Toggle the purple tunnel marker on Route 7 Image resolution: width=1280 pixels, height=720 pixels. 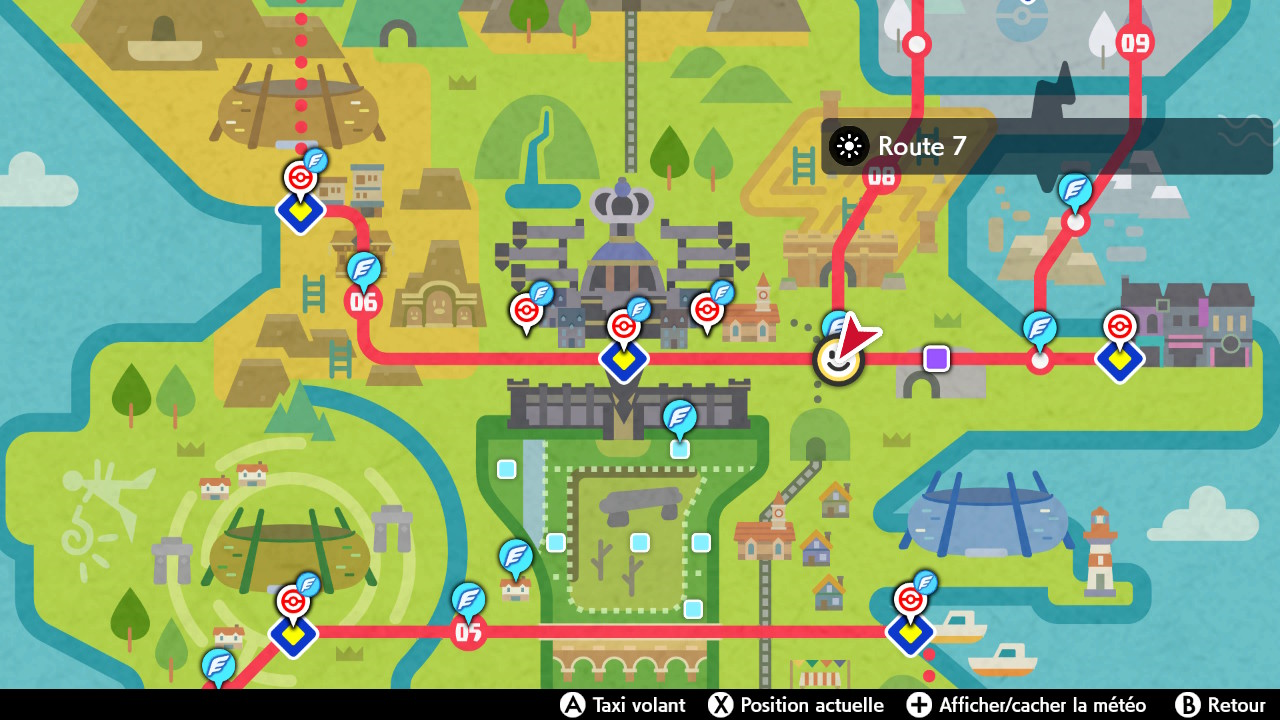935,357
